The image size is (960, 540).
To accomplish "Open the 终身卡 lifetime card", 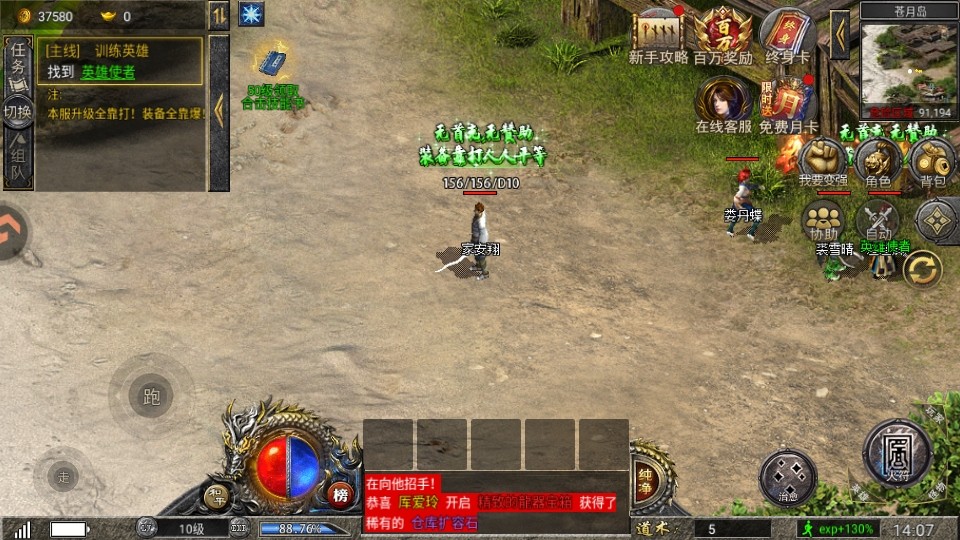I will tap(787, 36).
